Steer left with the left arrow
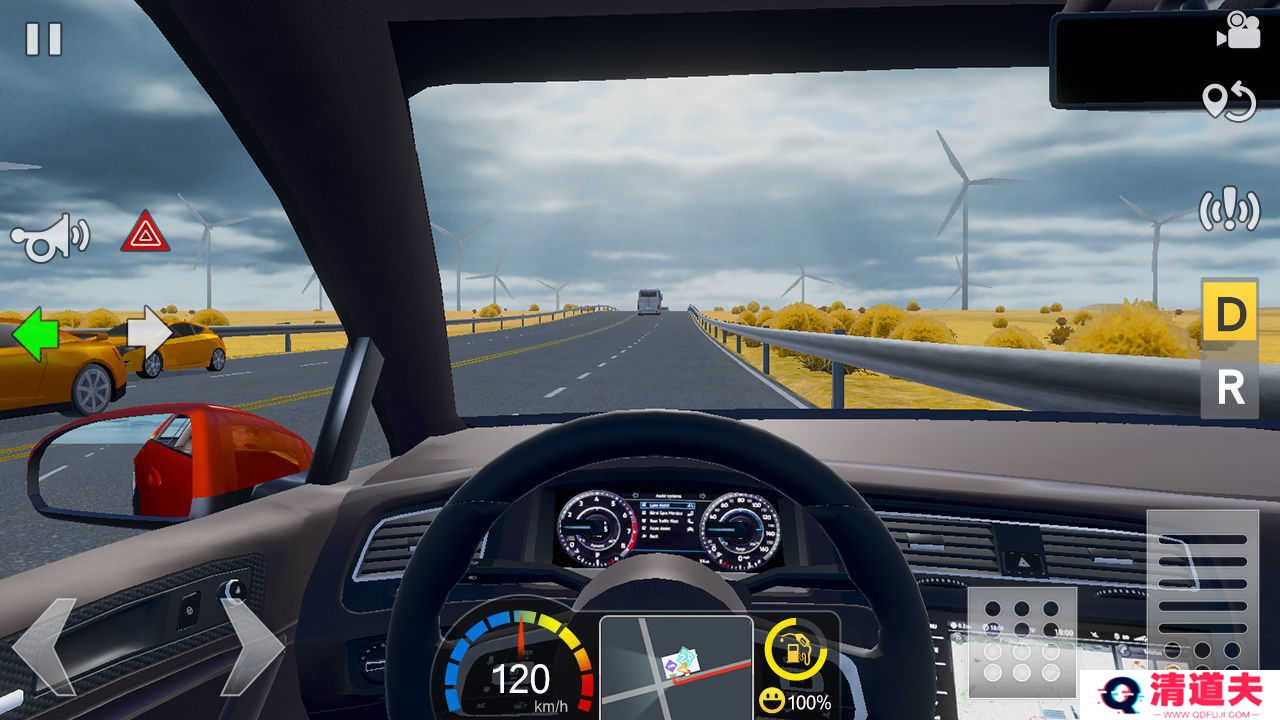 [45, 646]
